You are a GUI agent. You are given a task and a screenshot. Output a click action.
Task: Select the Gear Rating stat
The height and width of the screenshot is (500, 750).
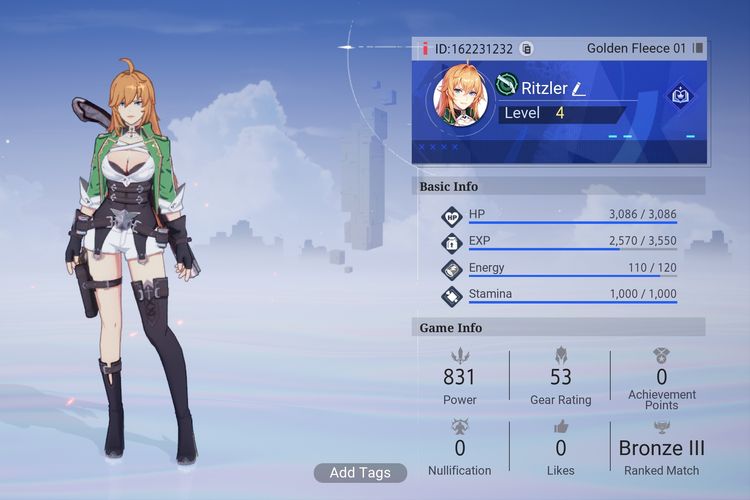(560, 377)
